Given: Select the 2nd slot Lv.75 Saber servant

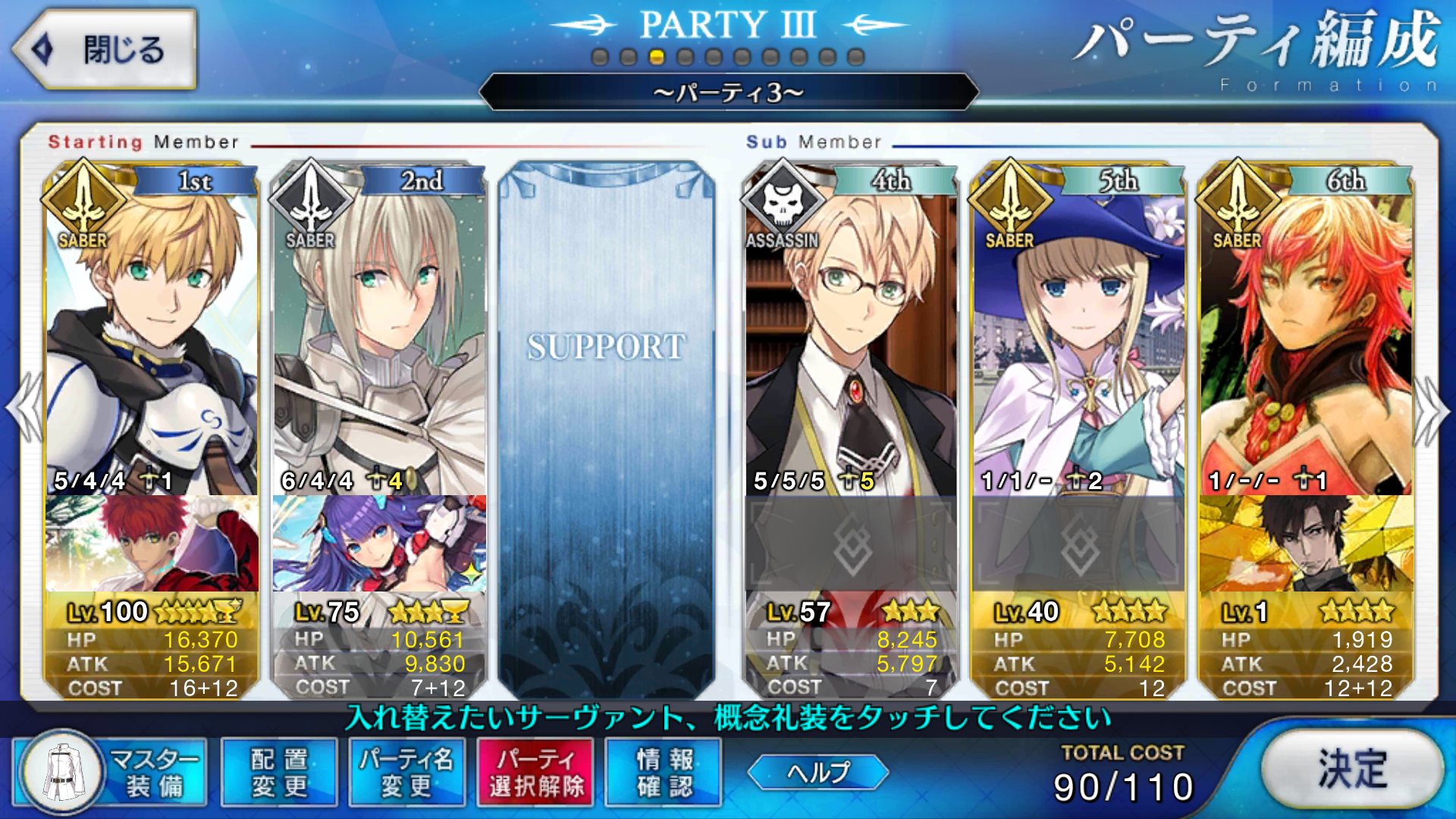Looking at the screenshot, I should [x=379, y=341].
